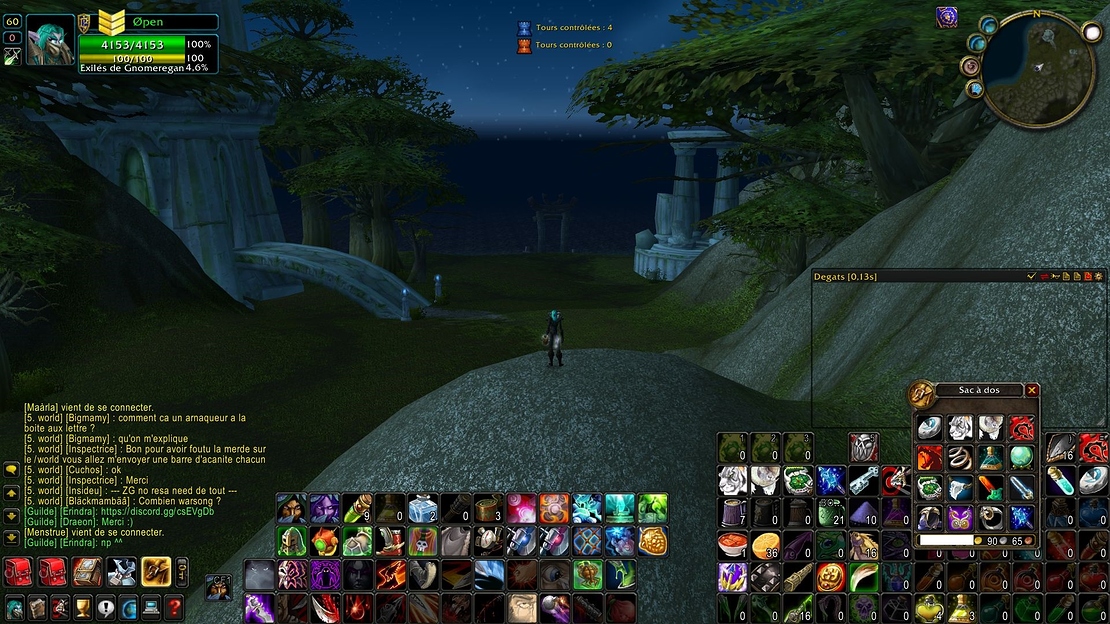Image resolution: width=1110 pixels, height=624 pixels.
Task: Select the purple owl item in backpack
Action: pos(961,517)
